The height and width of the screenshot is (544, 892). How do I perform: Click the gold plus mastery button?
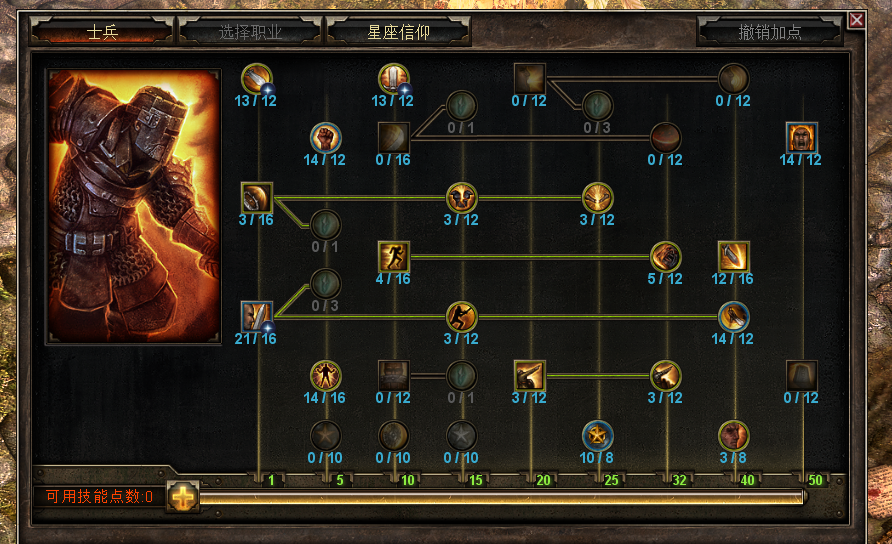(x=182, y=495)
